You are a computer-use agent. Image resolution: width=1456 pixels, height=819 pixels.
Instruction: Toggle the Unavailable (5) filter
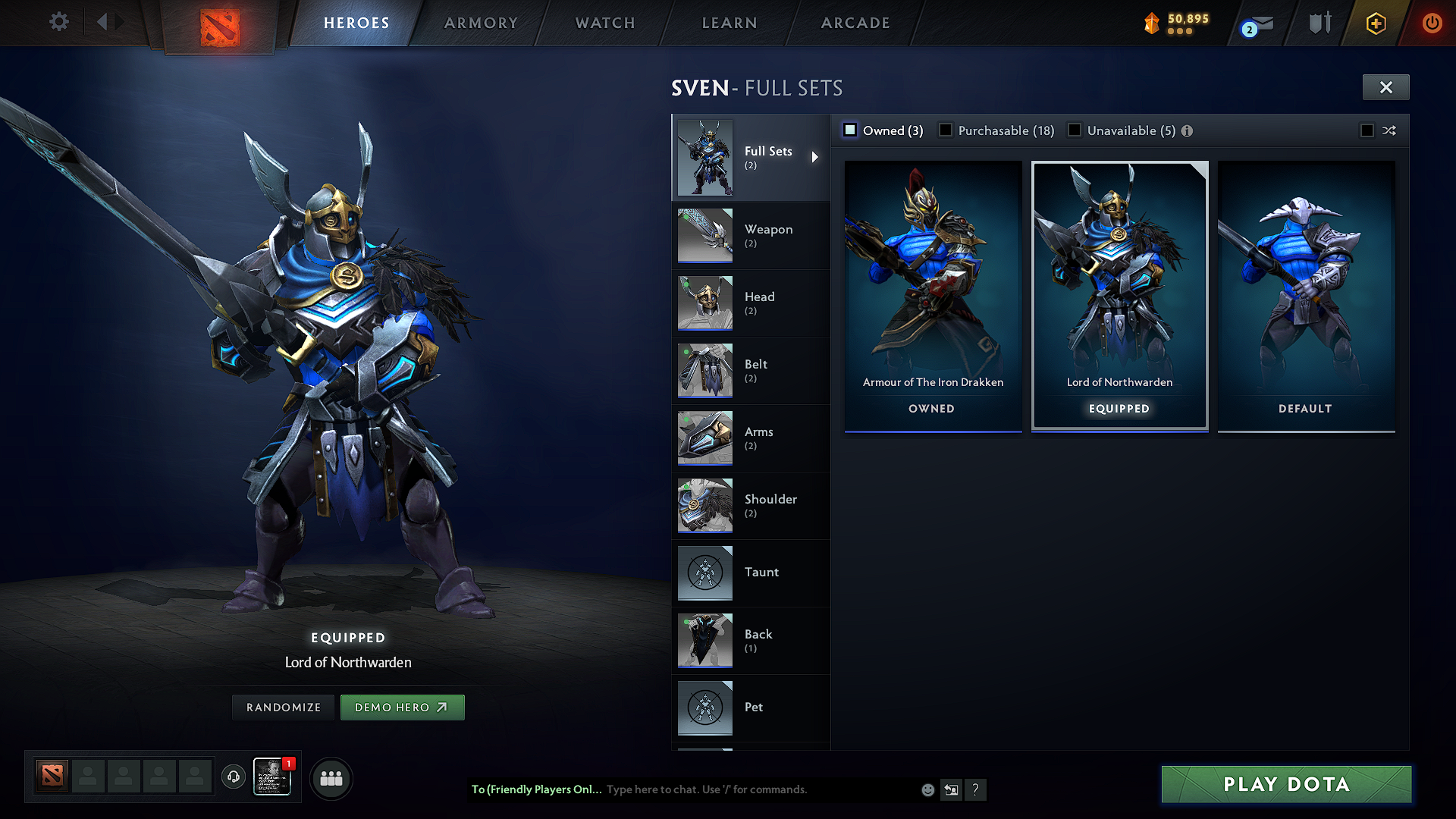pyautogui.click(x=1075, y=130)
